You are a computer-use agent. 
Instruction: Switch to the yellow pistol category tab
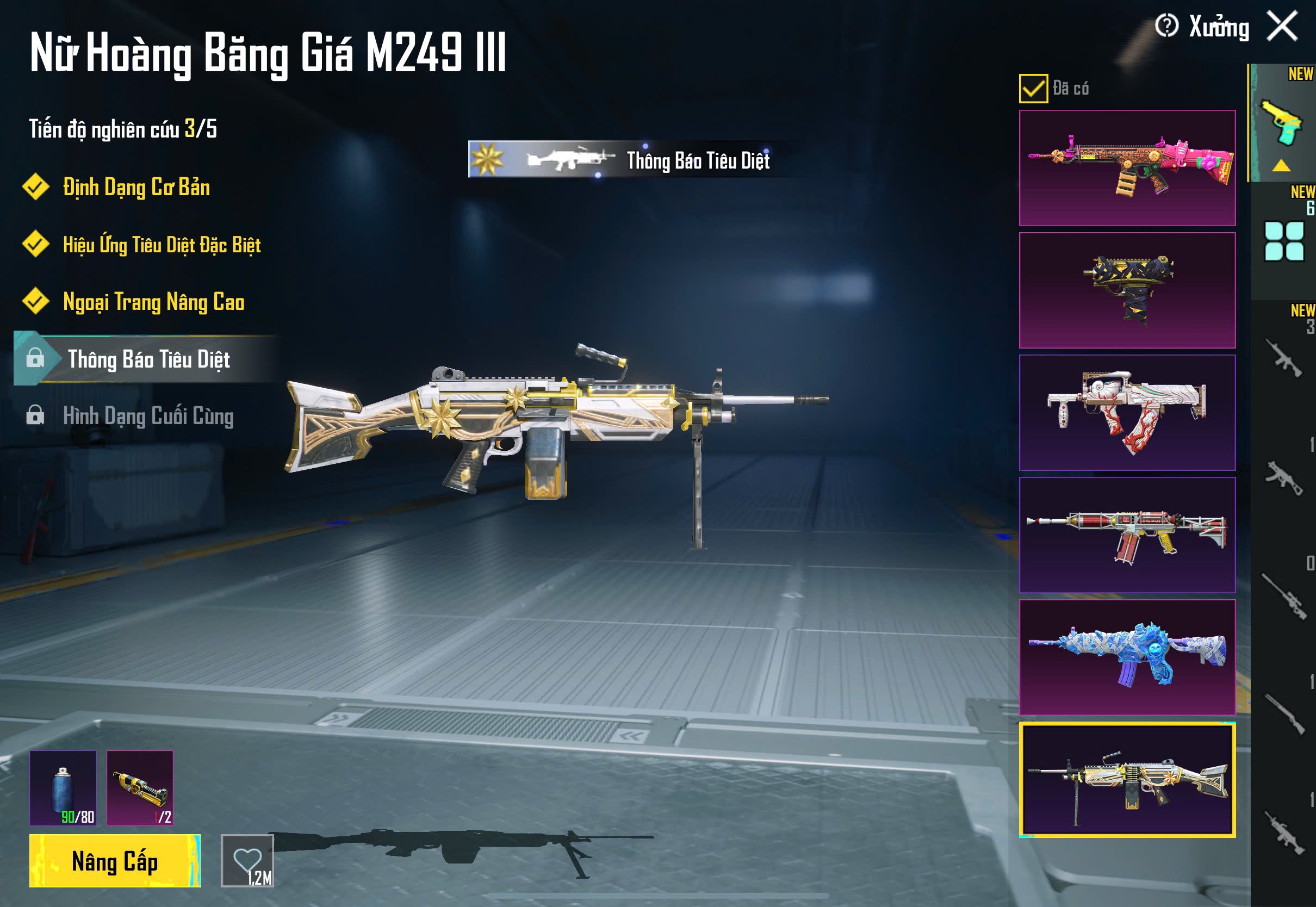(1282, 124)
